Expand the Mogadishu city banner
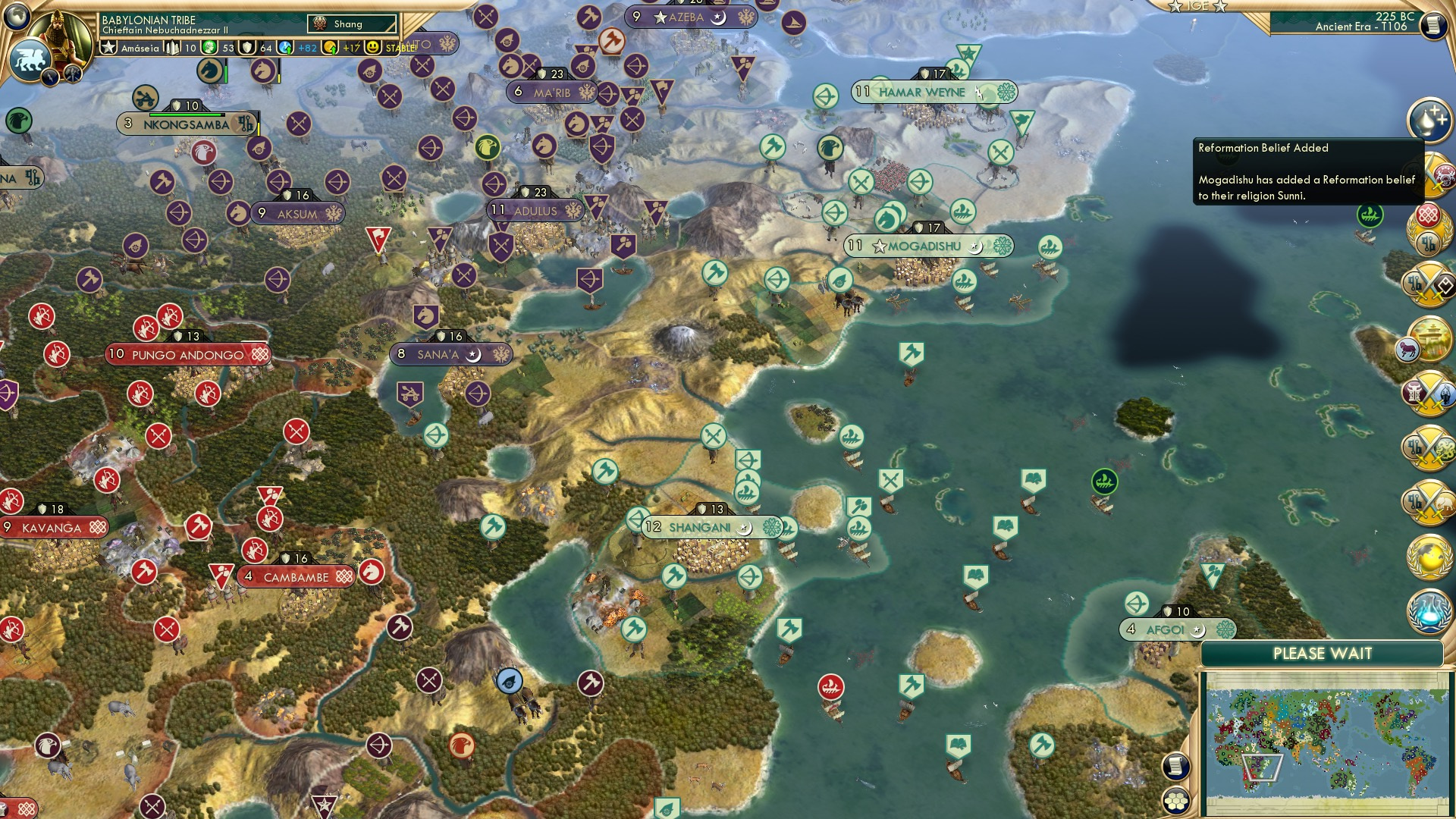The image size is (1456, 819). click(927, 246)
